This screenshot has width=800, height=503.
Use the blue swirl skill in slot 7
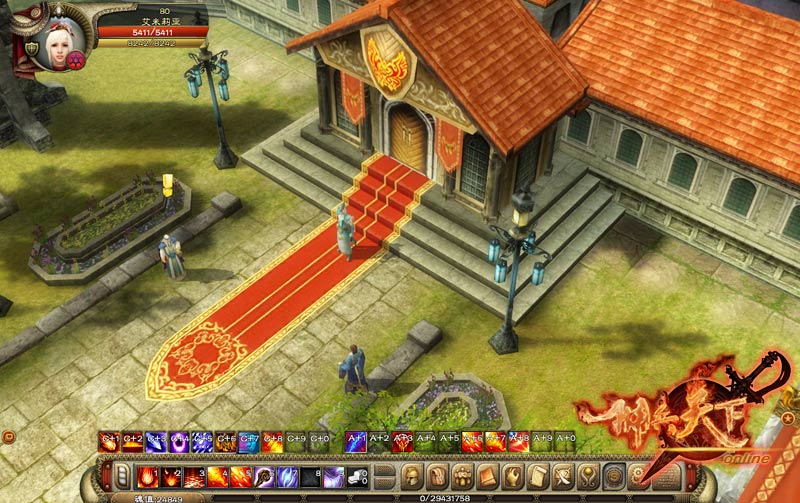coord(287,475)
